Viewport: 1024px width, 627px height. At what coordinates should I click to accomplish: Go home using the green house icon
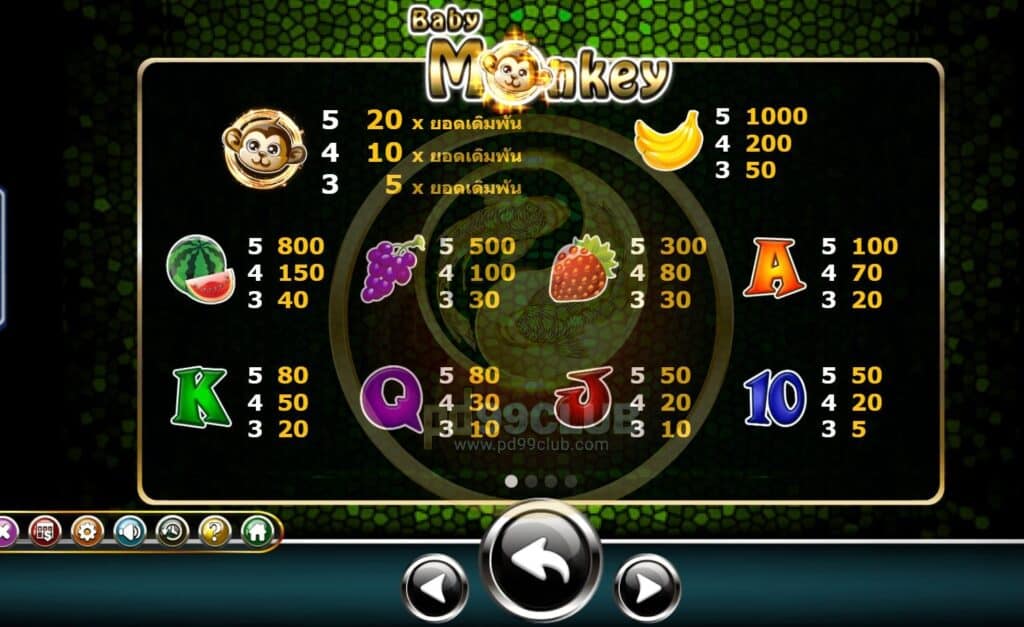coord(257,531)
